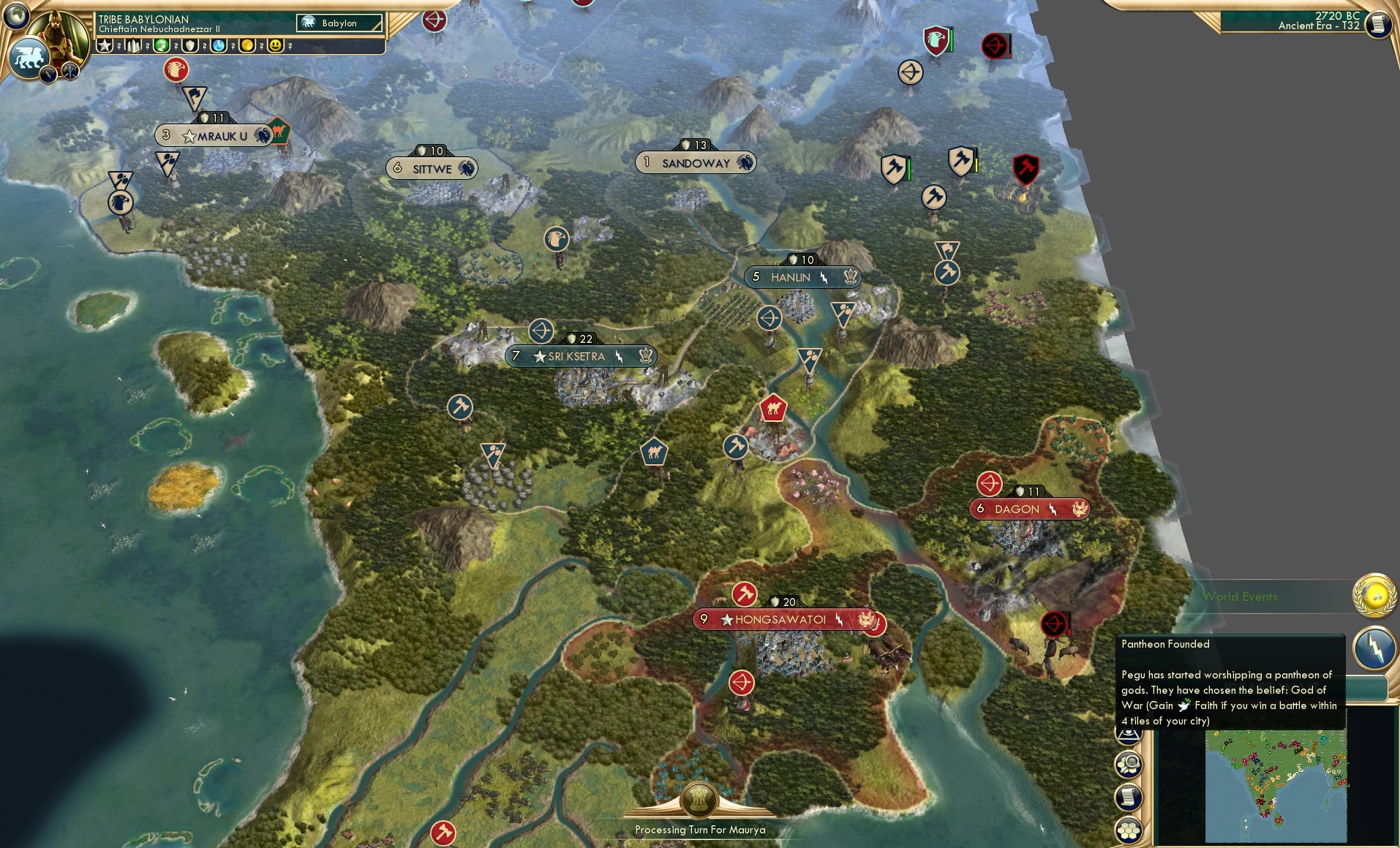Open the Babylon civilization dropdown

coord(338,23)
